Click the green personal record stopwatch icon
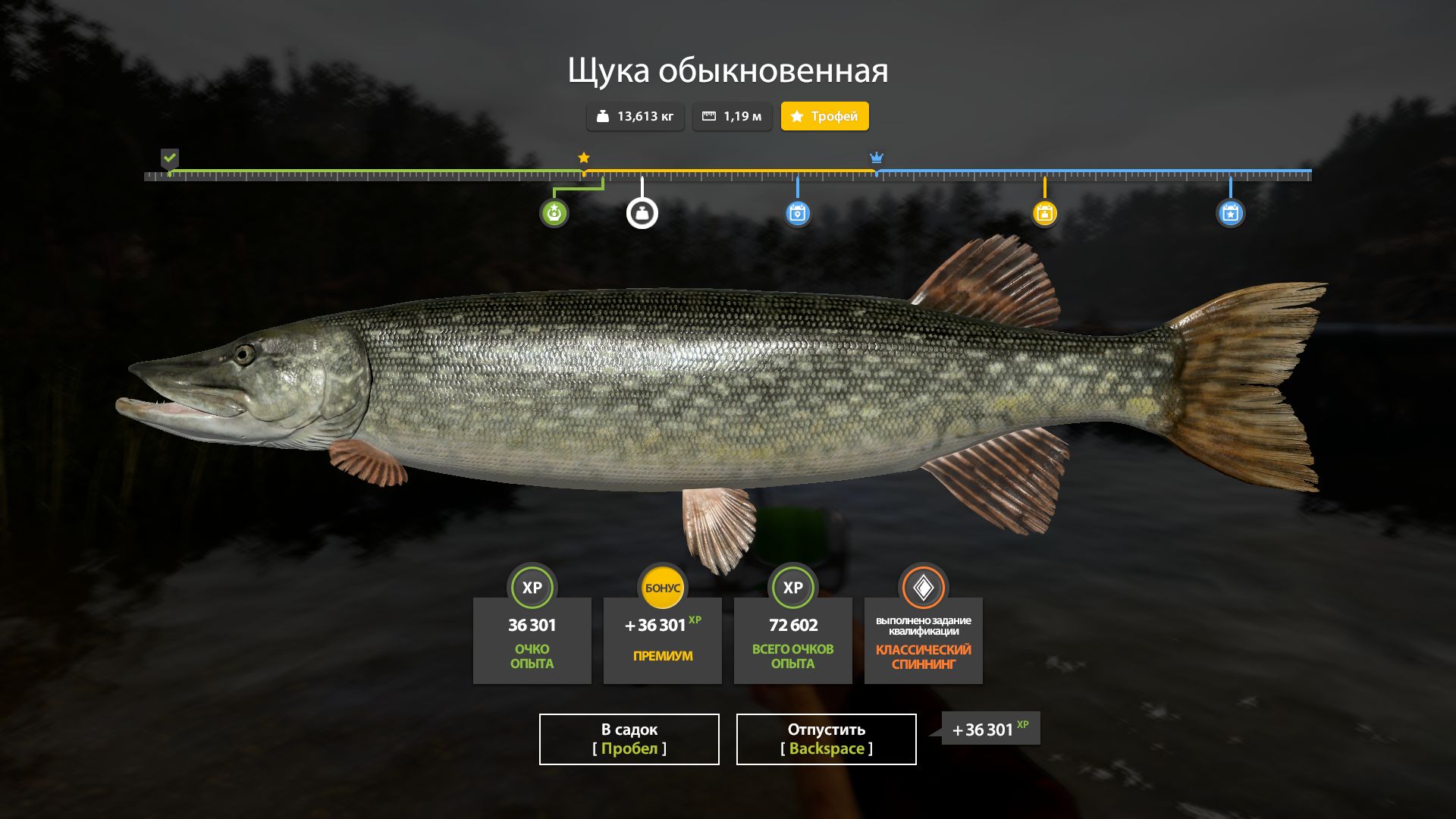The height and width of the screenshot is (819, 1456). point(556,213)
